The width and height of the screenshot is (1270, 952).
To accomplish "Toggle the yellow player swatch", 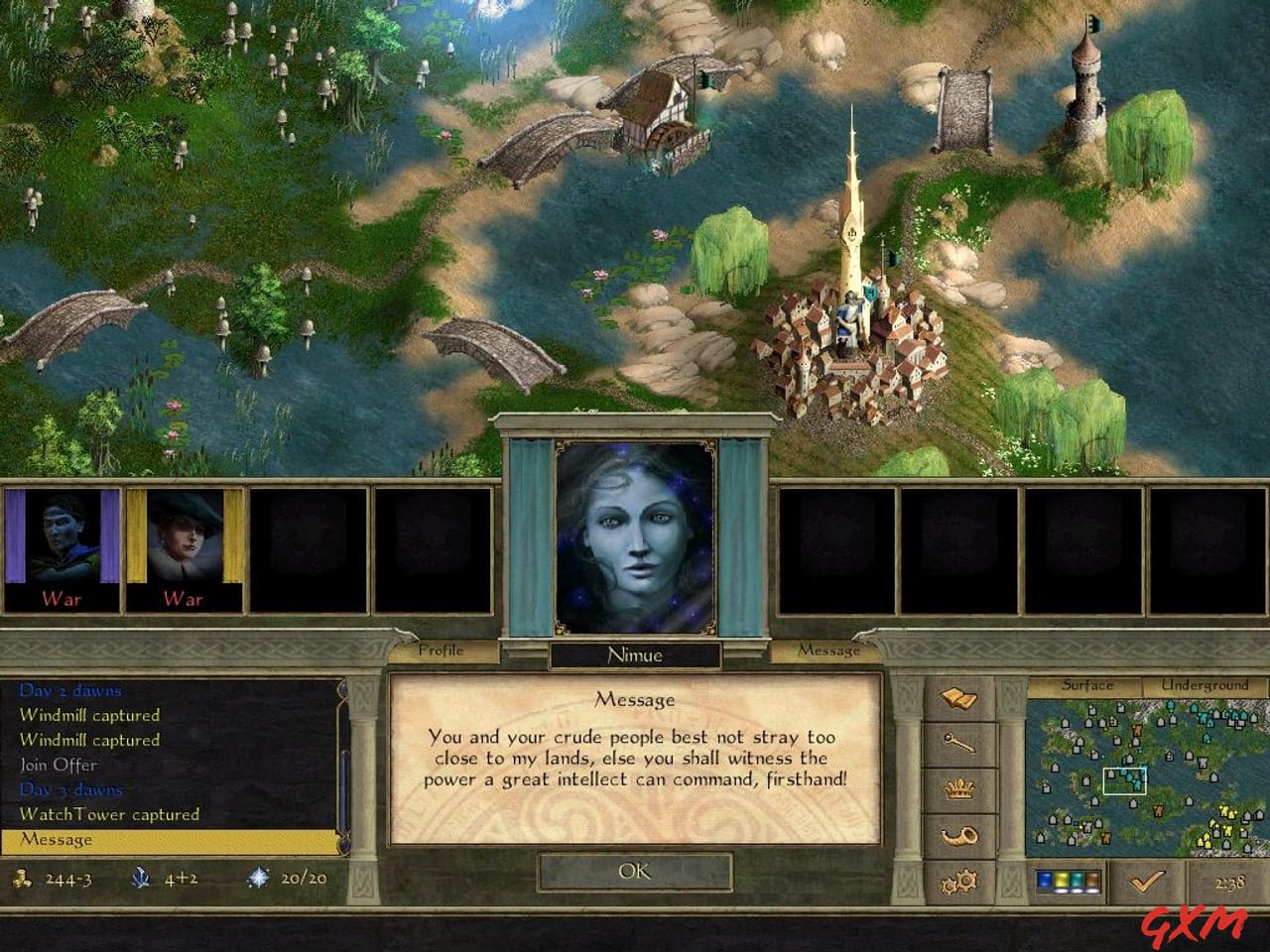I will tap(1061, 880).
